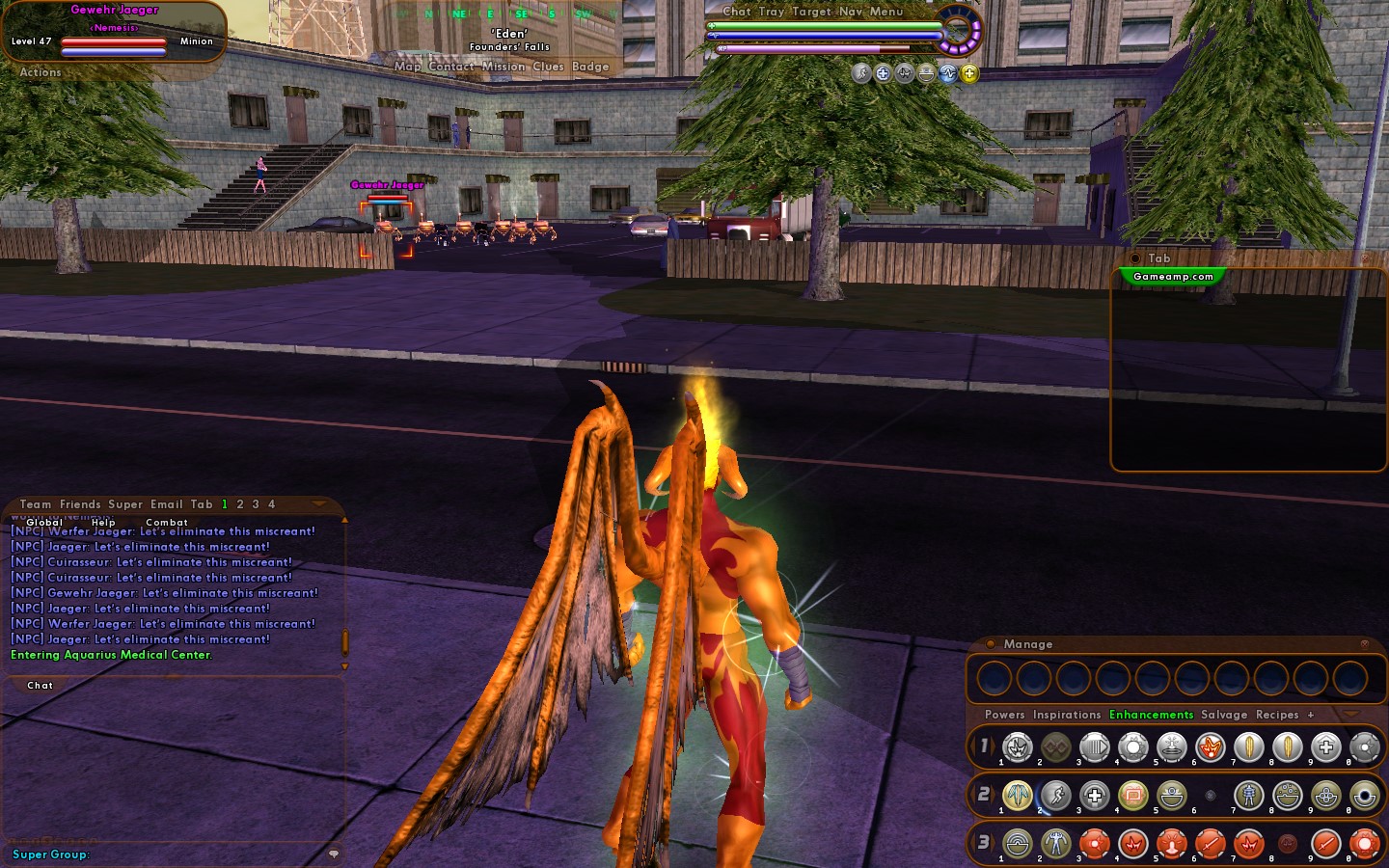
Task: Toggle the Tray window
Action: pos(771,12)
